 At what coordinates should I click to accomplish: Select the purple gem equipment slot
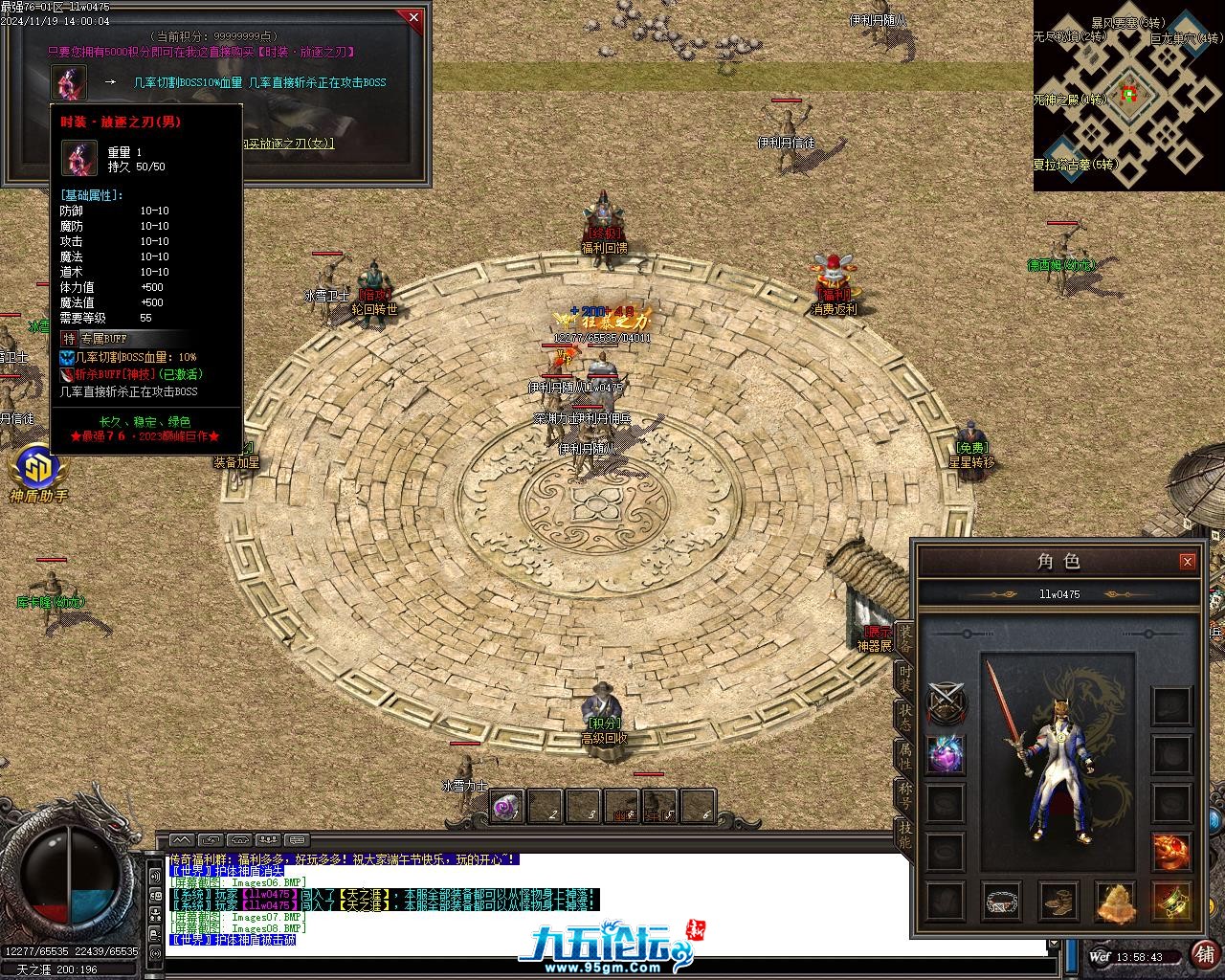[x=946, y=754]
